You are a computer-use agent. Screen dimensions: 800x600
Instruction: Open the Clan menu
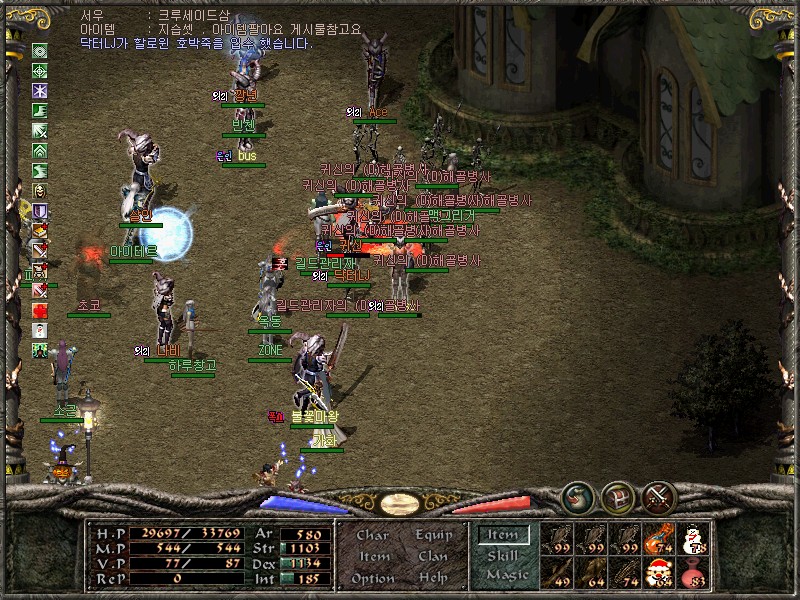(x=432, y=557)
